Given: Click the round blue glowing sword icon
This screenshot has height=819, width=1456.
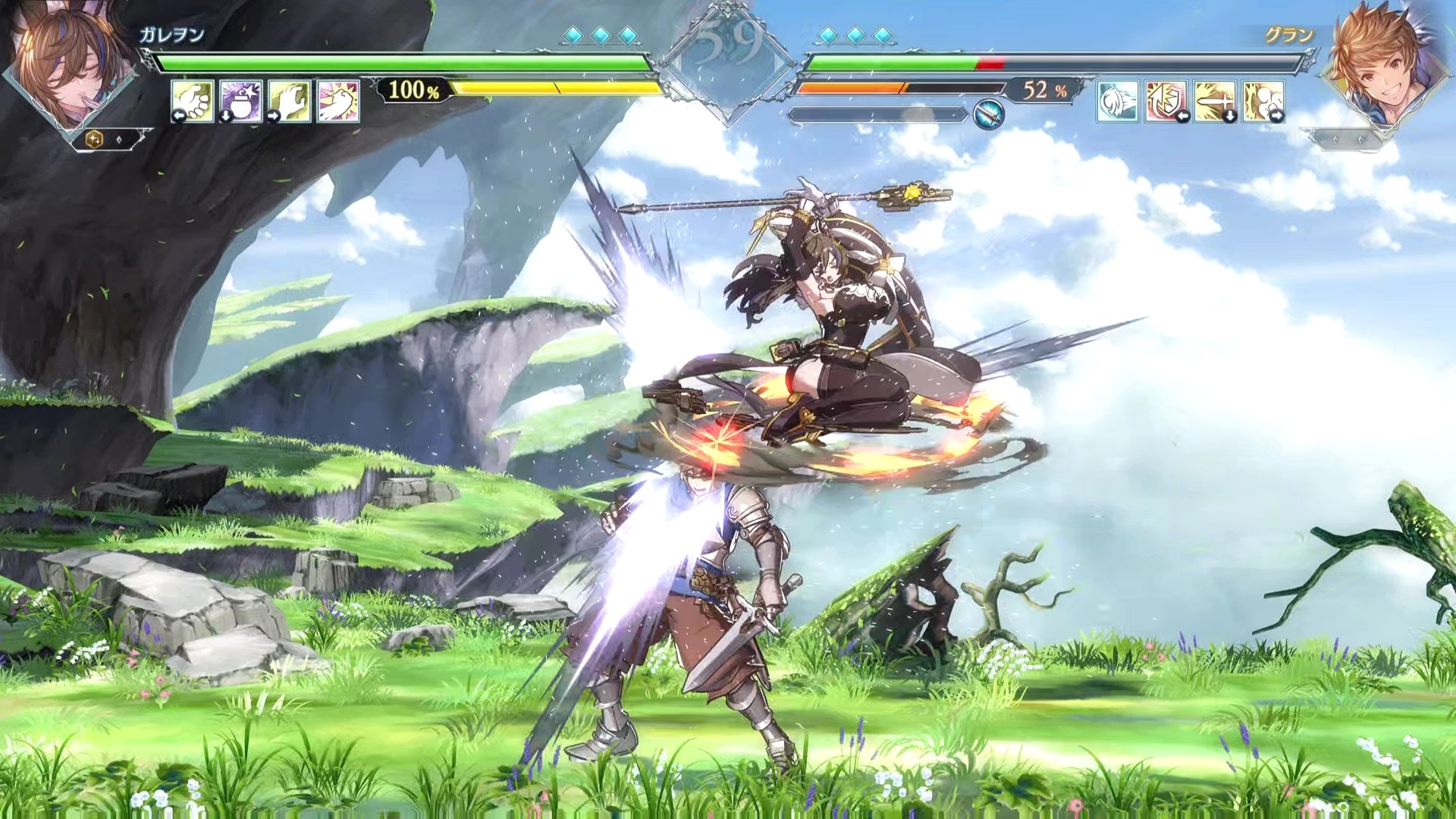Looking at the screenshot, I should pos(989,114).
